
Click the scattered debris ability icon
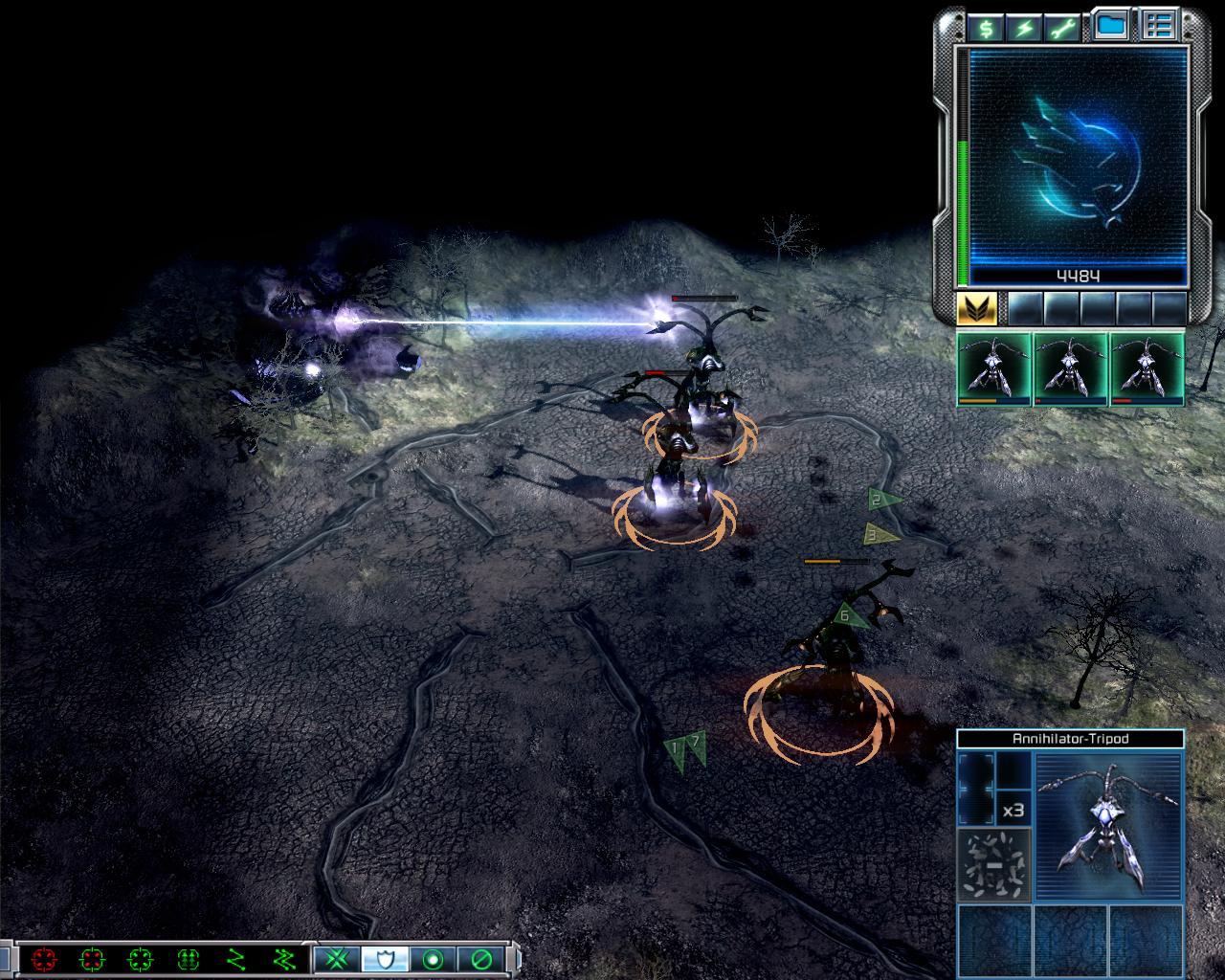point(994,864)
